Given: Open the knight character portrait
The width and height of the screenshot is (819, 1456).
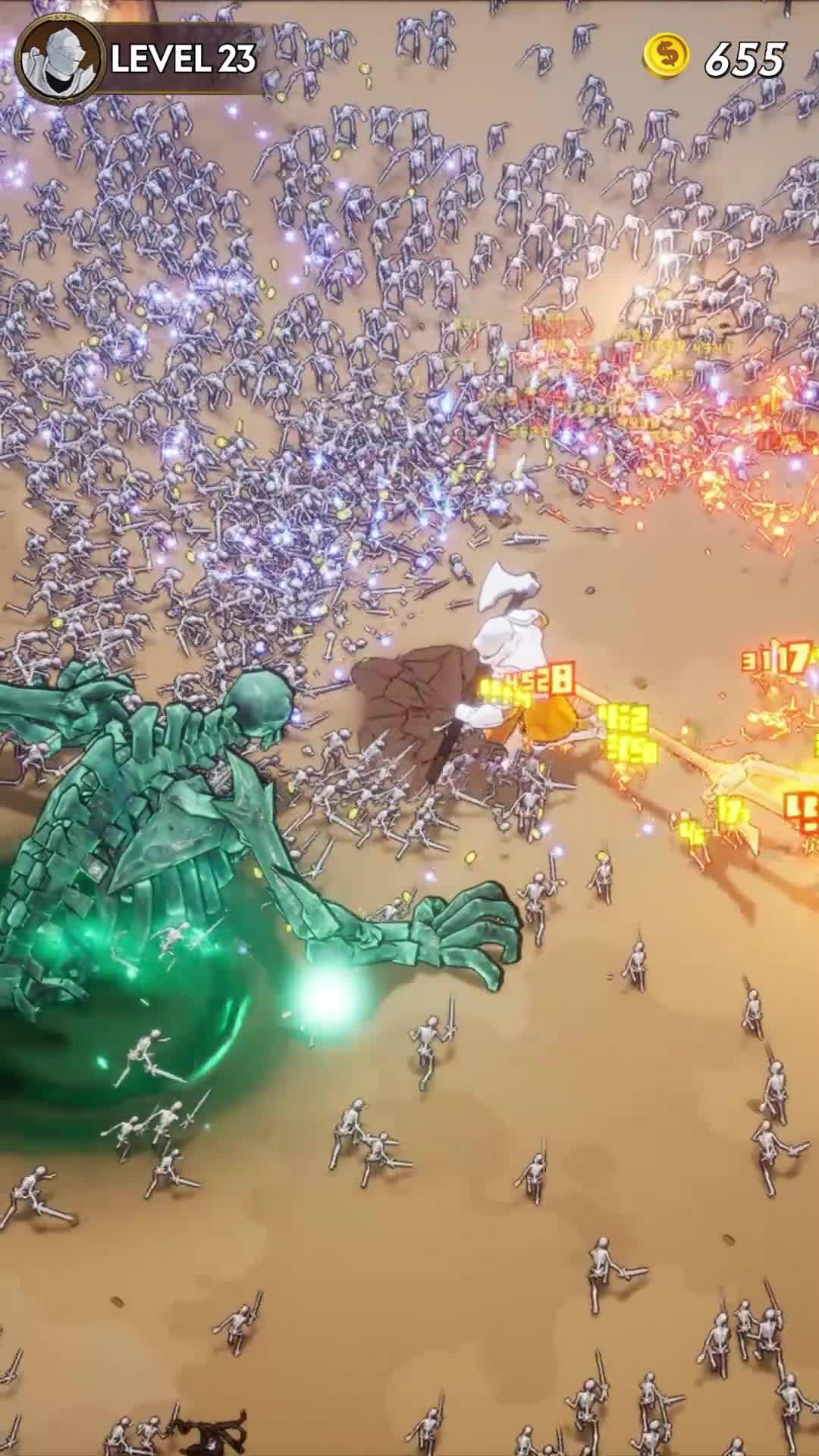Looking at the screenshot, I should [x=59, y=59].
